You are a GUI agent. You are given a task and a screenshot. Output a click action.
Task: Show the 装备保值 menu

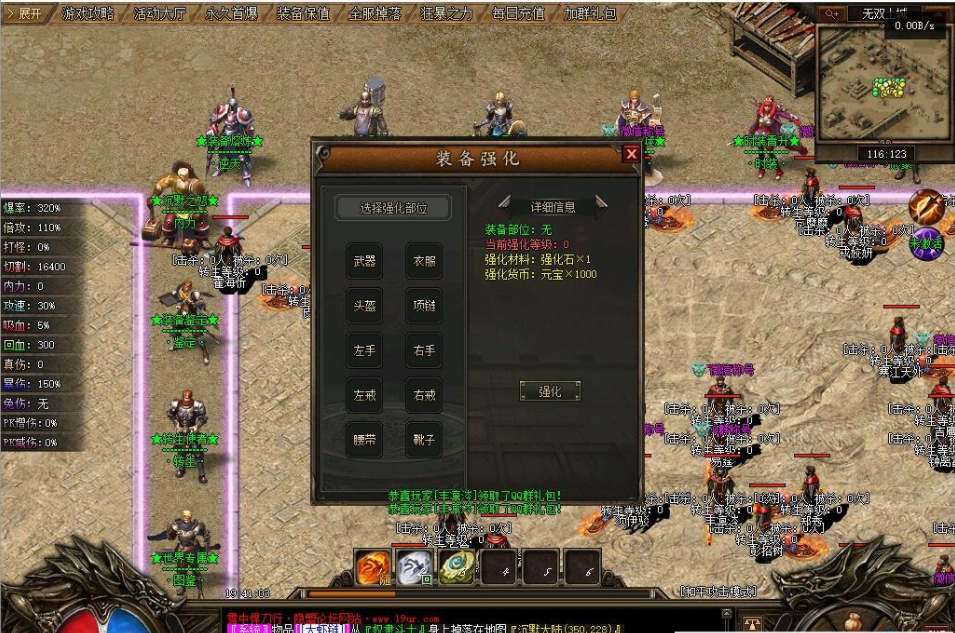pyautogui.click(x=303, y=14)
